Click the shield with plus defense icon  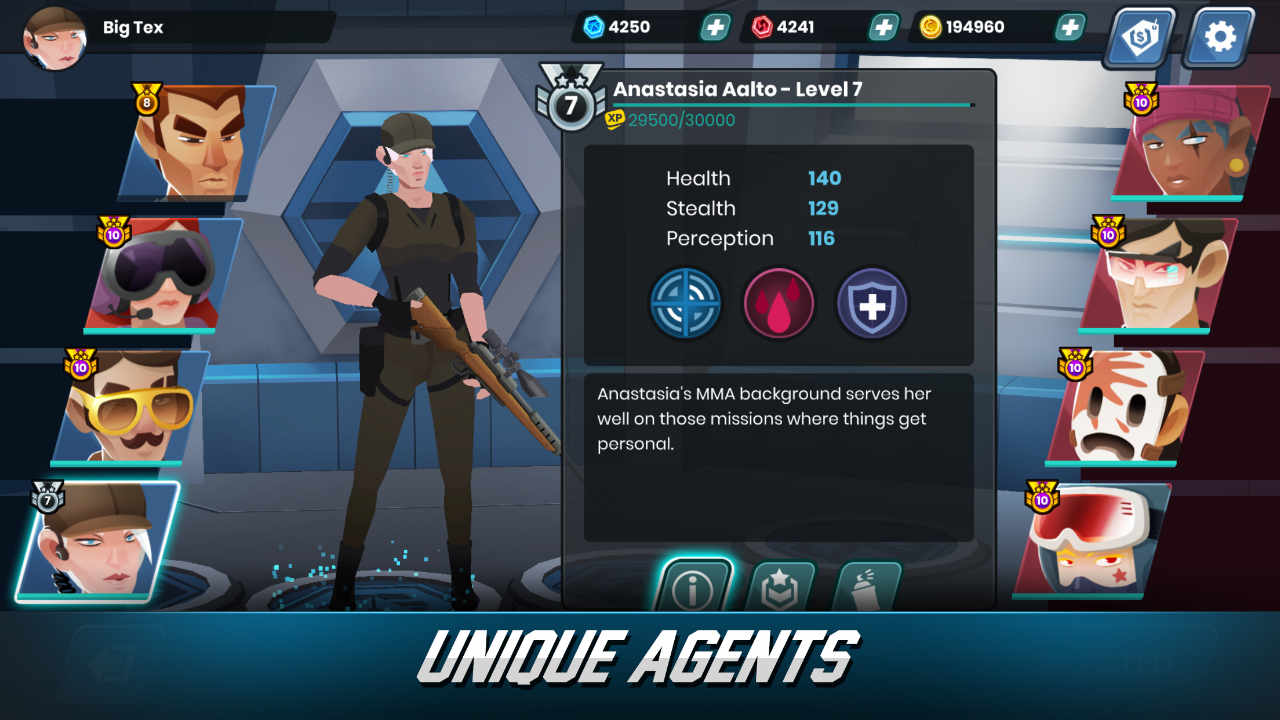click(871, 303)
